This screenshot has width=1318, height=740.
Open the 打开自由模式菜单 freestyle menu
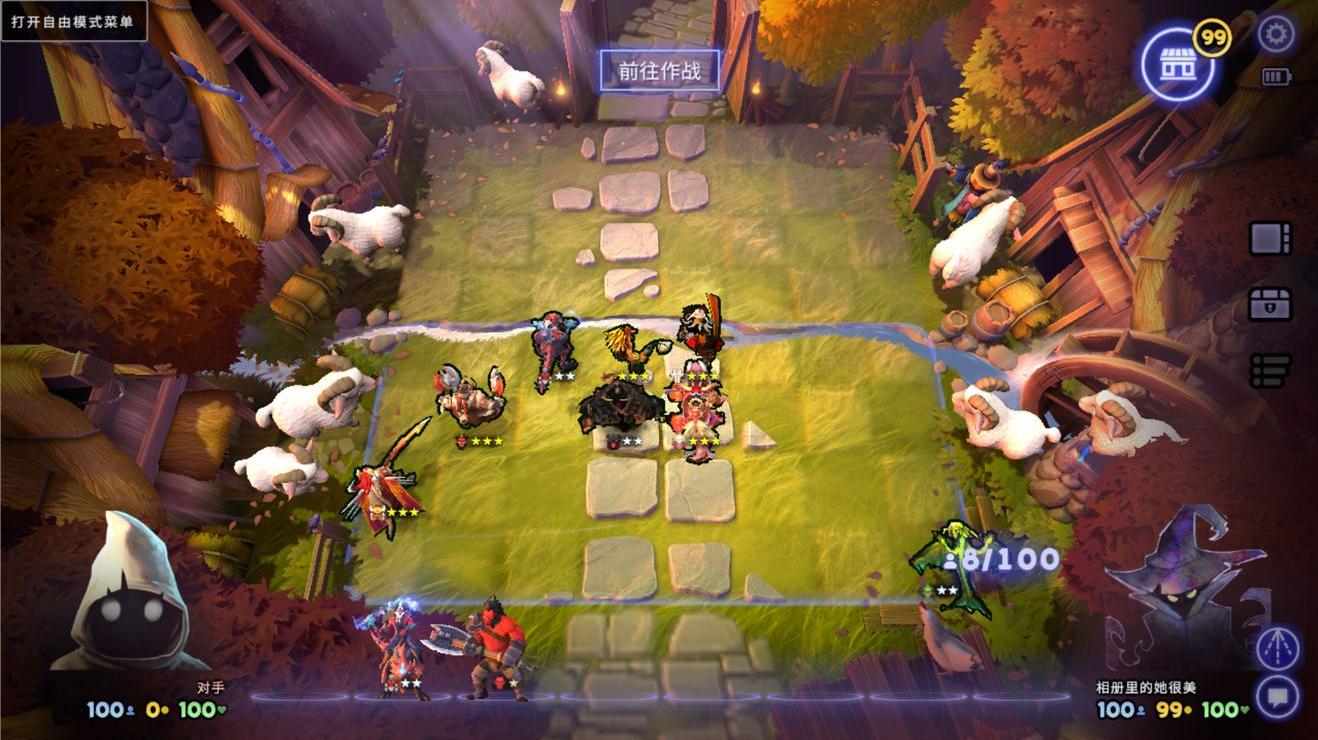pyautogui.click(x=74, y=21)
